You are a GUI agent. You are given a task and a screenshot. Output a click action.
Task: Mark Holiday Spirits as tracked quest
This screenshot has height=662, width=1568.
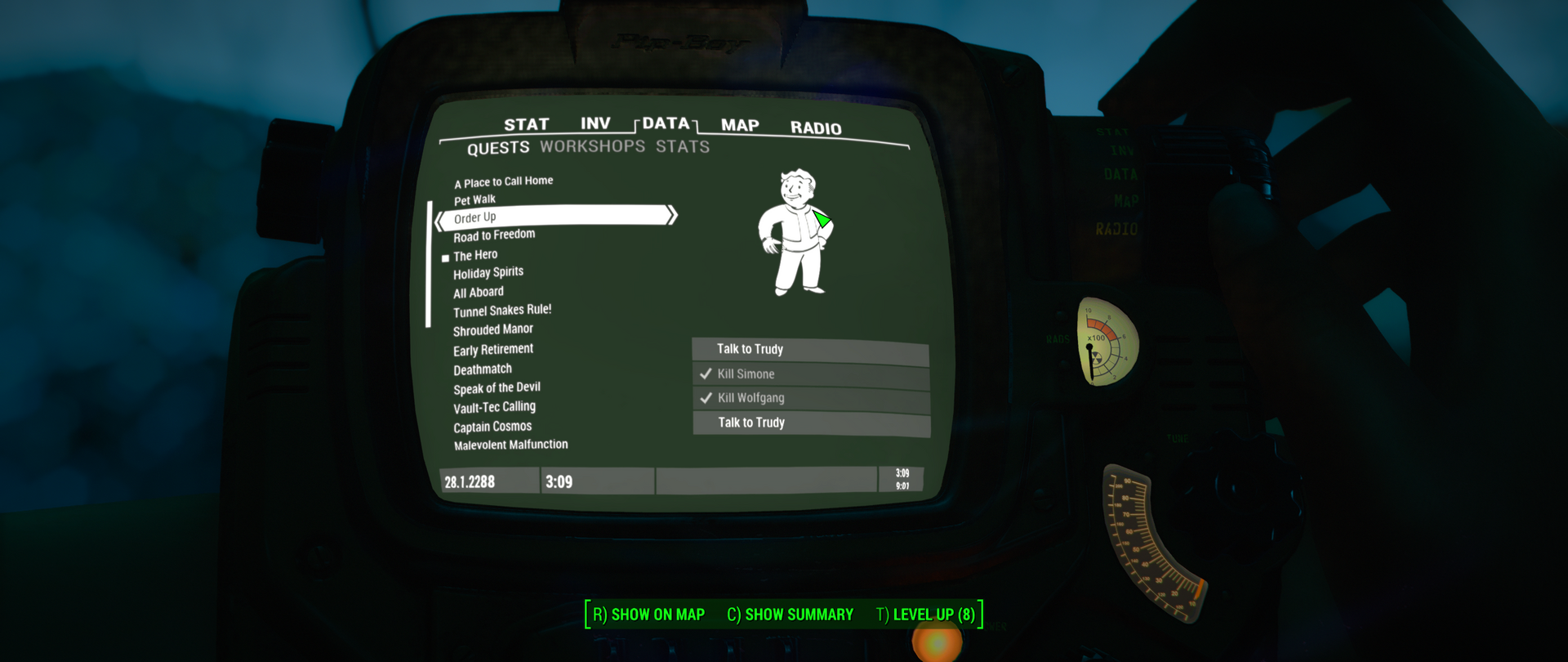[x=488, y=272]
